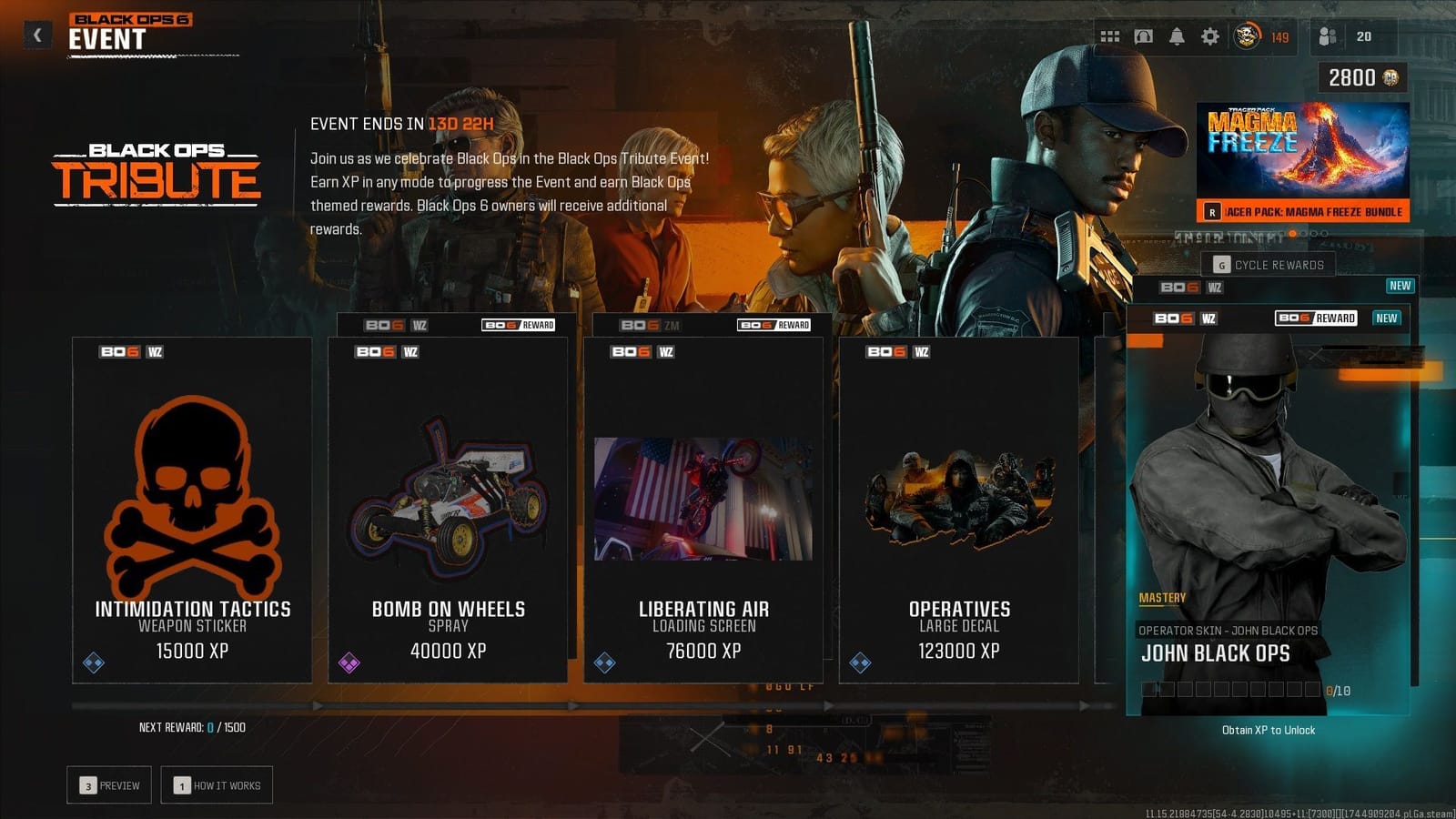Click the Next Reward progress bar
Screen dimensions: 1456x819
point(364,705)
